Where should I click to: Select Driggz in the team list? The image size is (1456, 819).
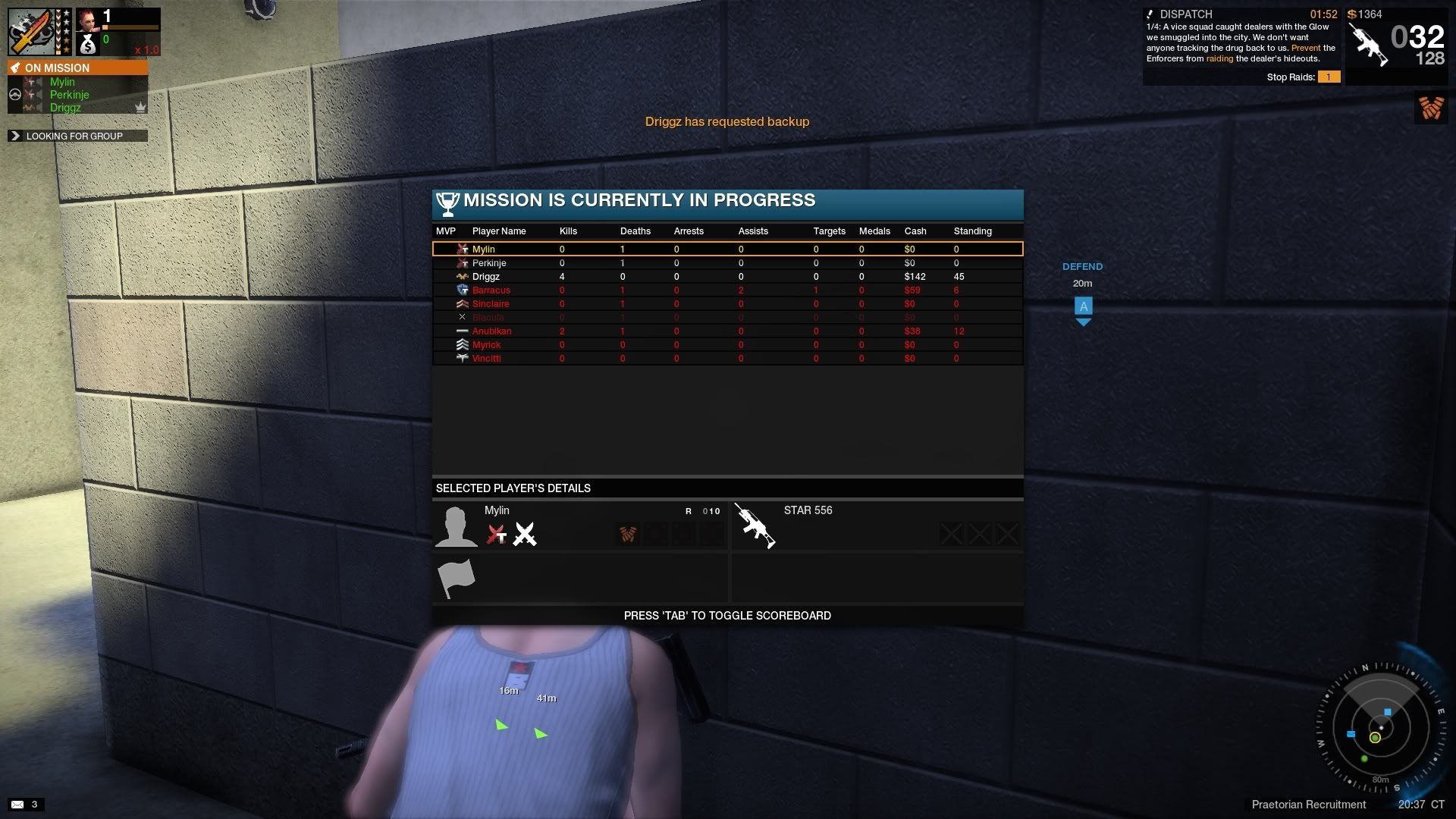65,108
